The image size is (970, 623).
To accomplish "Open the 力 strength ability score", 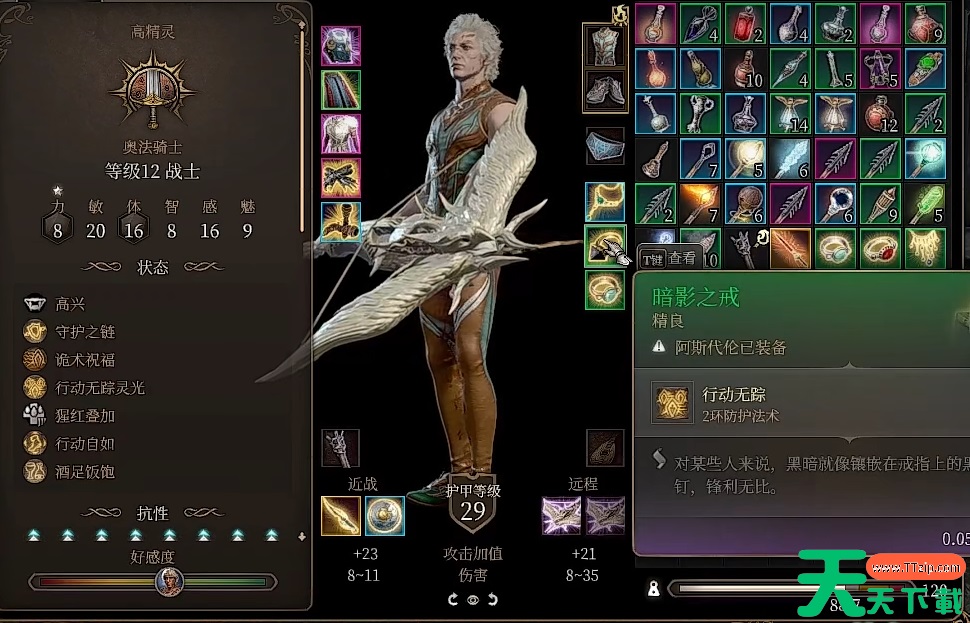I will pyautogui.click(x=58, y=229).
